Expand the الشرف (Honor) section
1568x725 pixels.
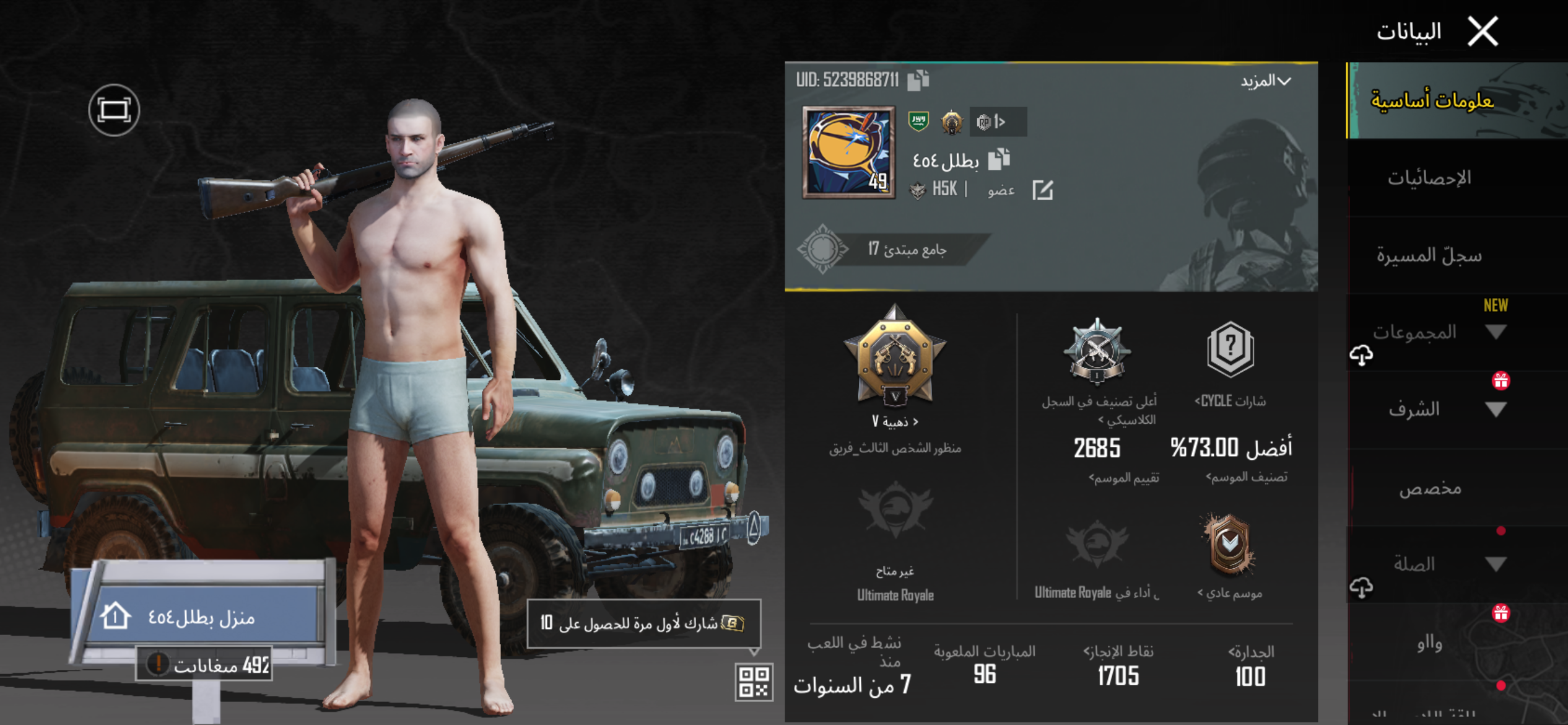click(x=1496, y=410)
